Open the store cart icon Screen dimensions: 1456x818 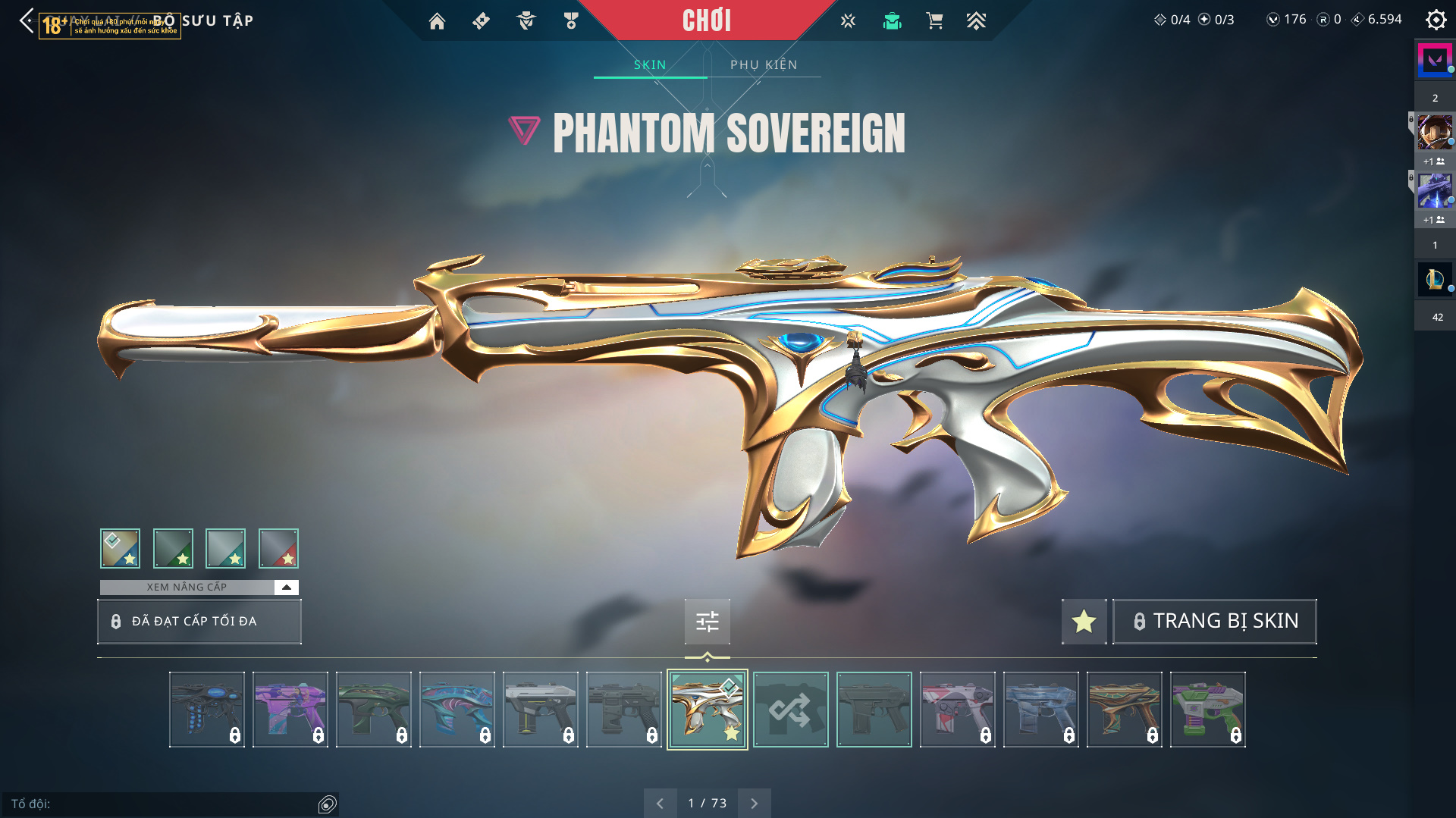click(934, 21)
